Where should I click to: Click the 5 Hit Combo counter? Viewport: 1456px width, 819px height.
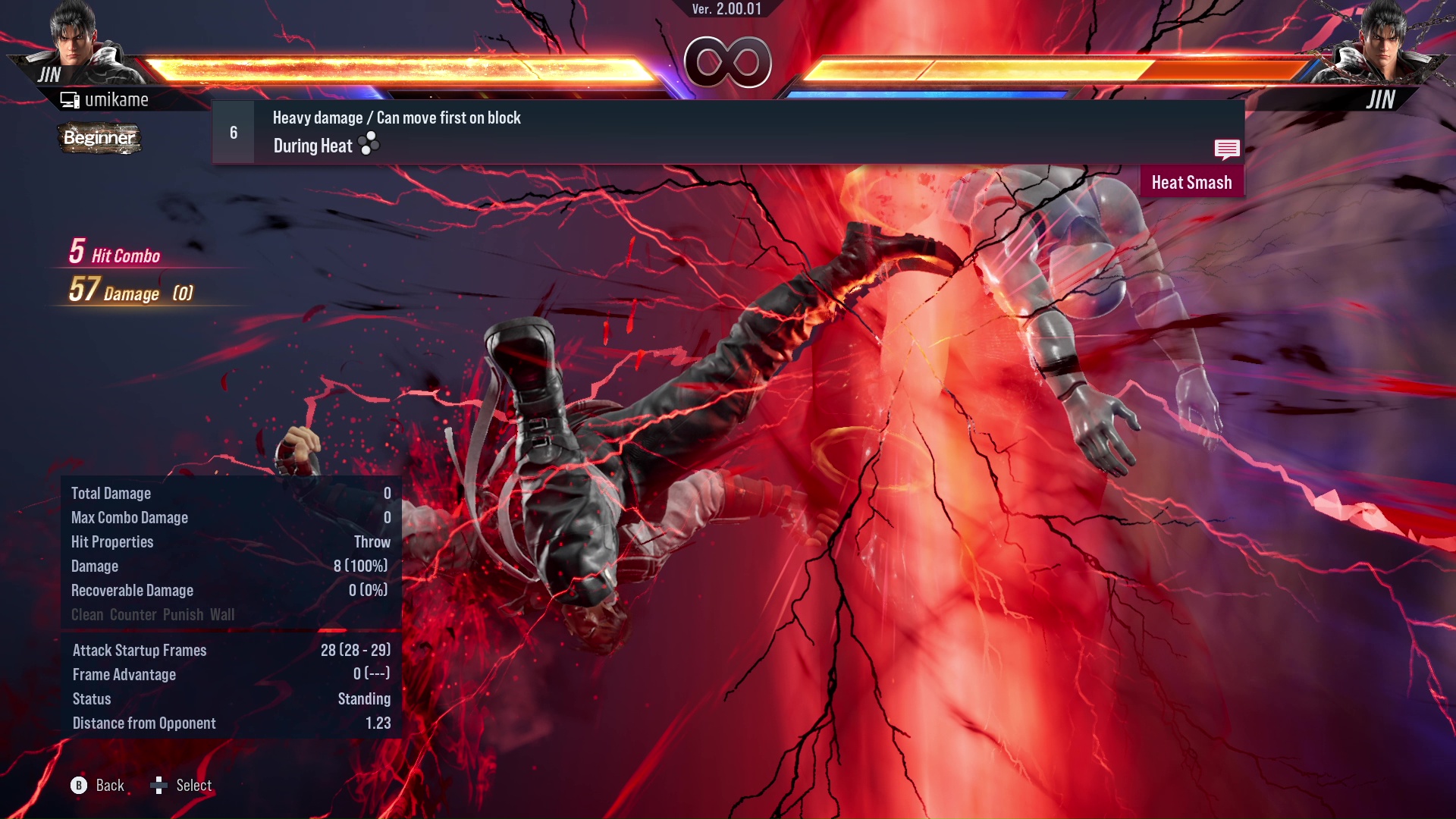tap(114, 253)
